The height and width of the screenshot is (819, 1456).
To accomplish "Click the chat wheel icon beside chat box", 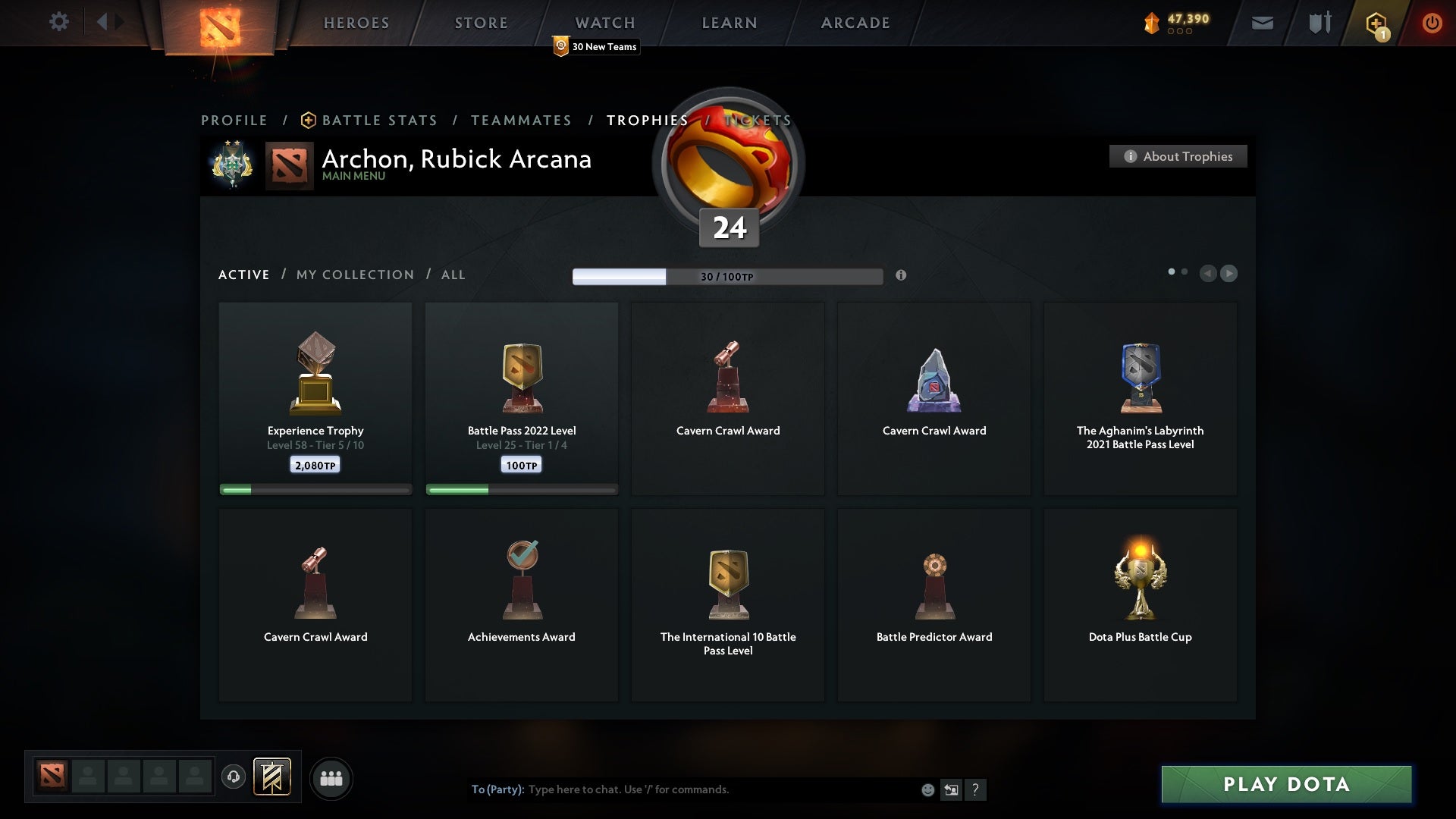I will (x=952, y=789).
